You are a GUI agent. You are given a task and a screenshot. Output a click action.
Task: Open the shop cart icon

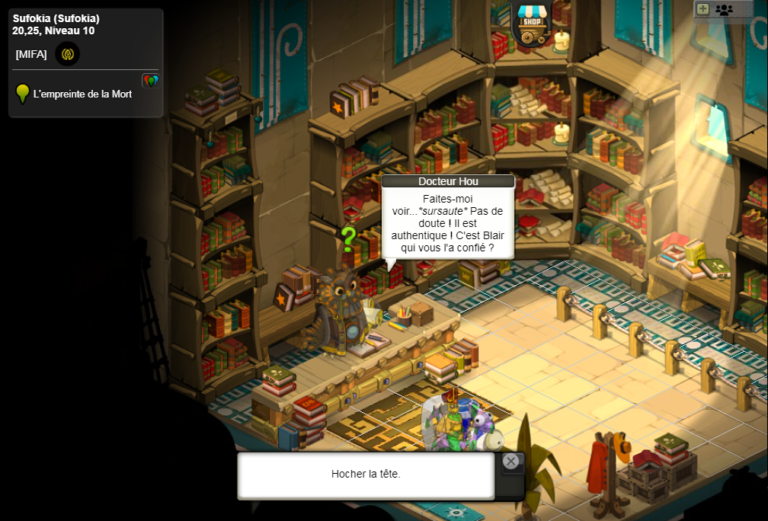(531, 23)
